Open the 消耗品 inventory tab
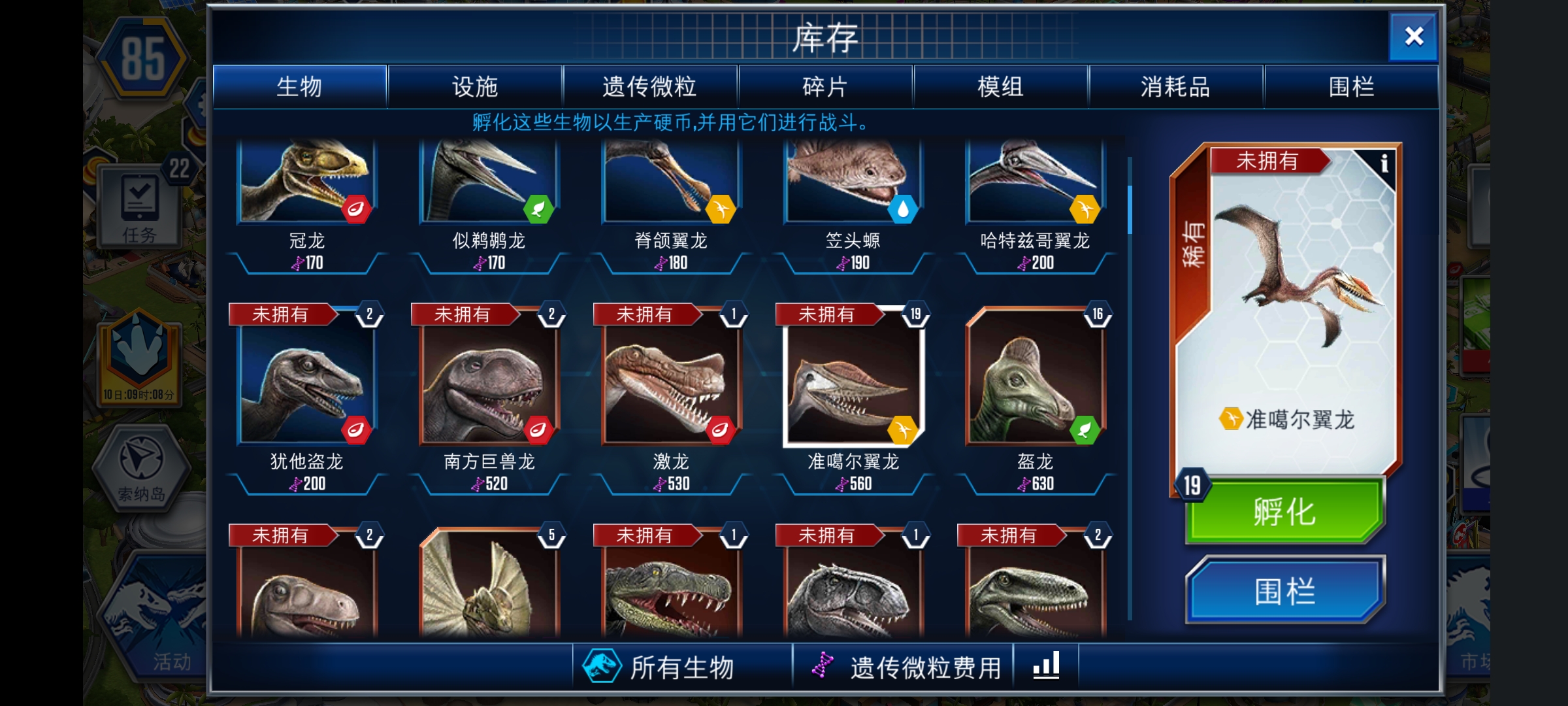The width and height of the screenshot is (1568, 706). [1175, 86]
